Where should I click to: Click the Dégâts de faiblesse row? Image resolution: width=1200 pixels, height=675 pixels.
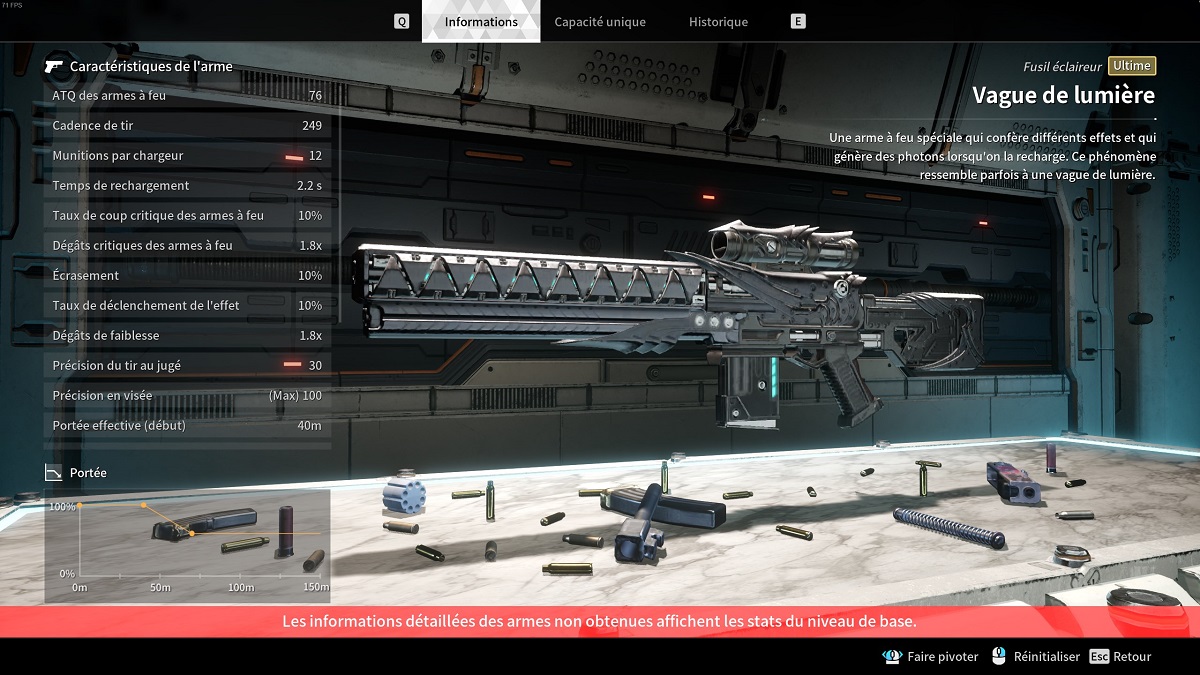click(187, 336)
